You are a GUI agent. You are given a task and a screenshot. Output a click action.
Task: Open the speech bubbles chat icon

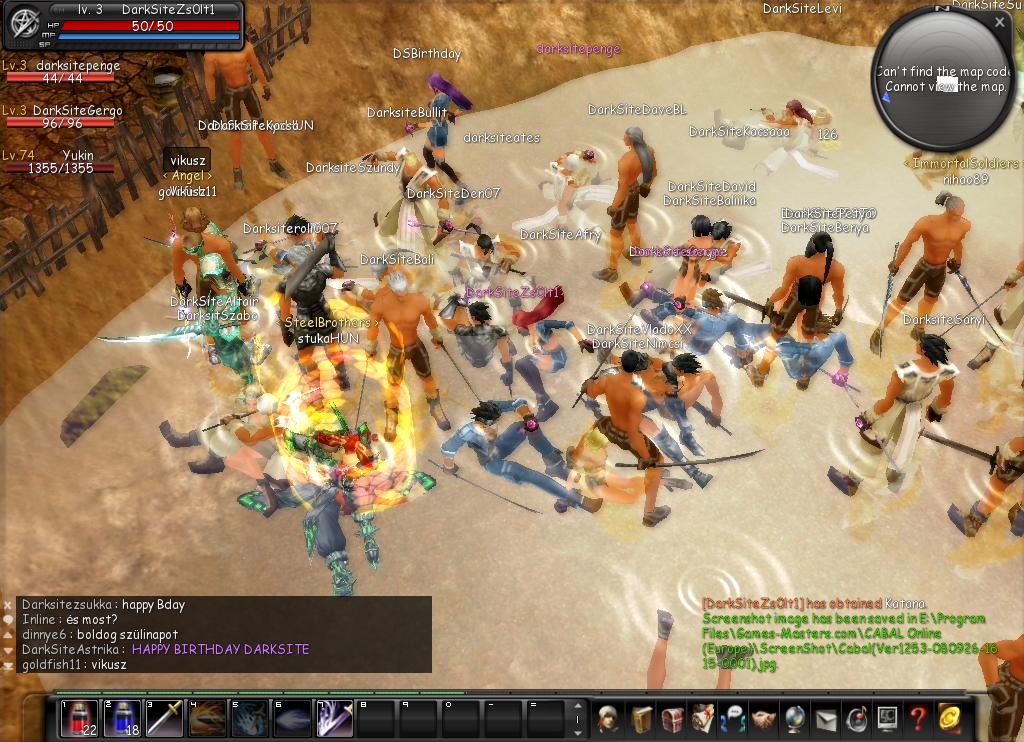pyautogui.click(x=734, y=718)
